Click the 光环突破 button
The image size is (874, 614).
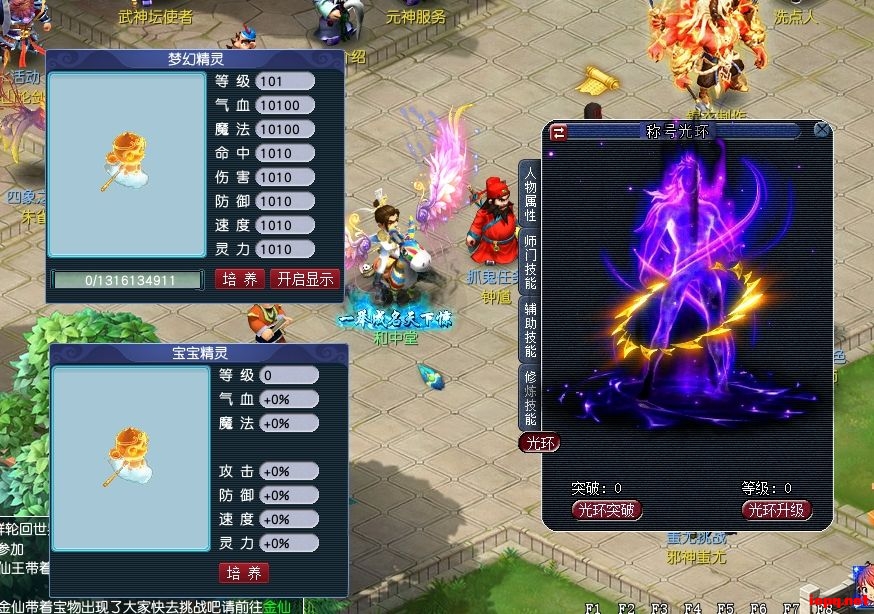[606, 510]
